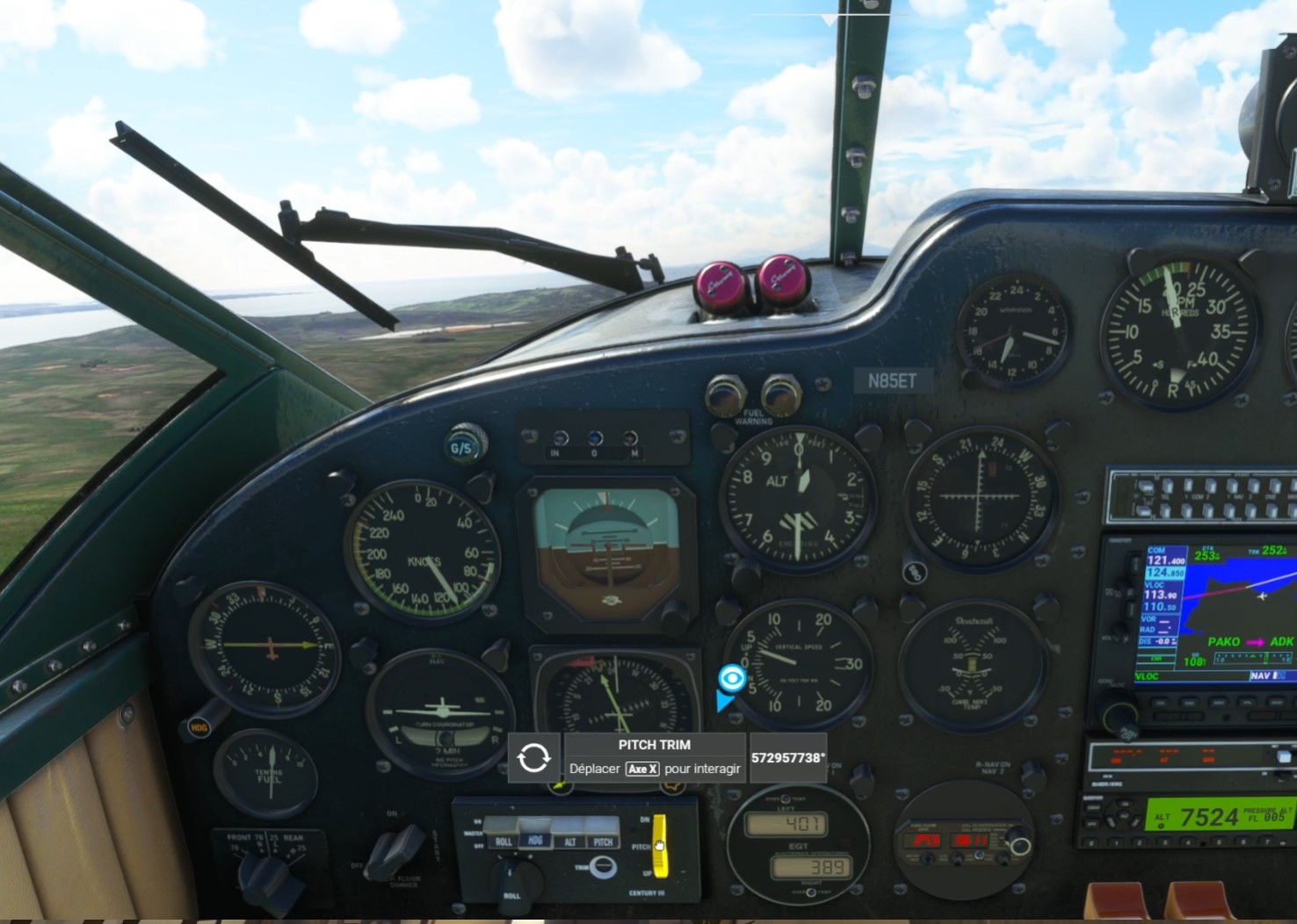The height and width of the screenshot is (924, 1297).
Task: Click the green G/S annunciator light
Action: pyautogui.click(x=460, y=446)
